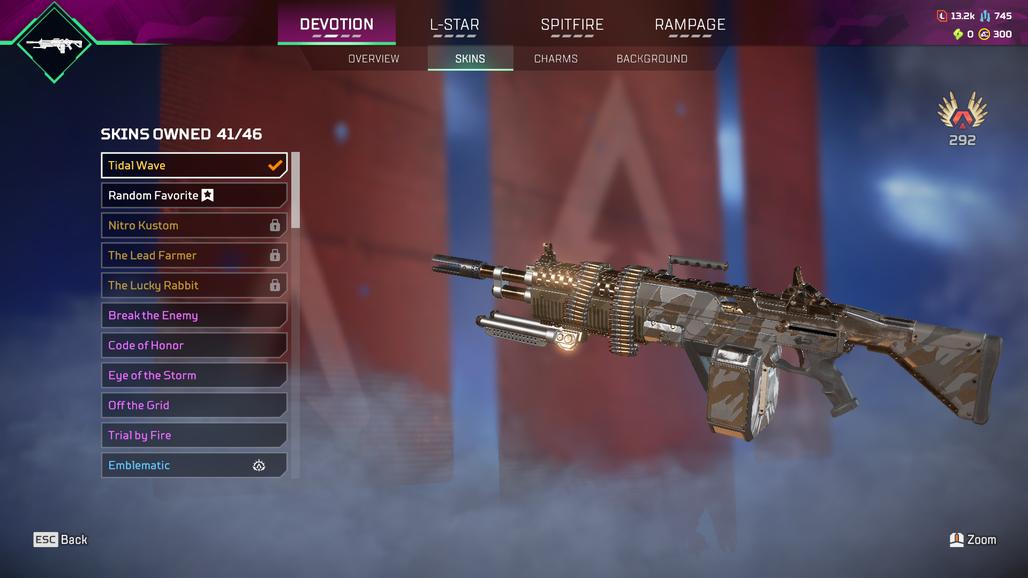Pick The Lead Farmer skin

[194, 255]
